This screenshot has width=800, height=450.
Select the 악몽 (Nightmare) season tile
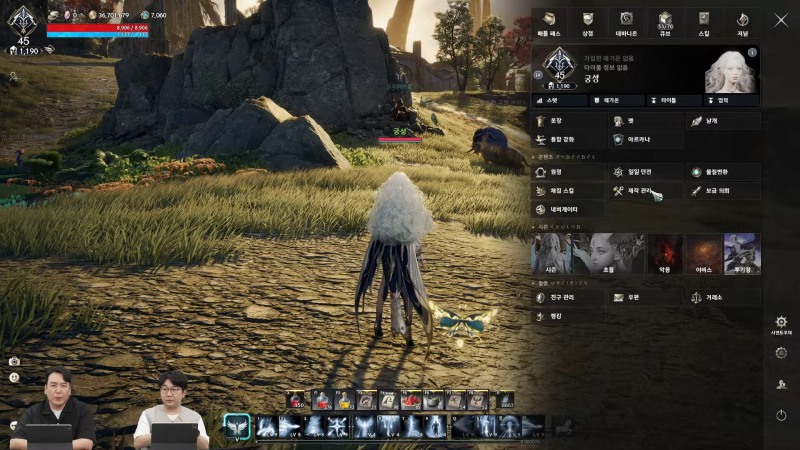(665, 255)
